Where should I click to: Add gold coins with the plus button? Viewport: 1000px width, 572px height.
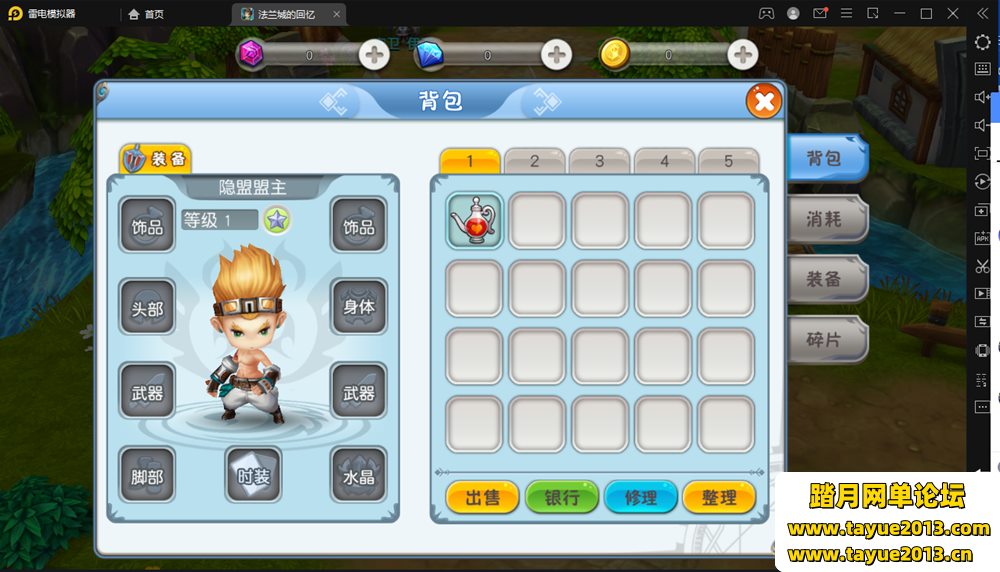point(742,54)
